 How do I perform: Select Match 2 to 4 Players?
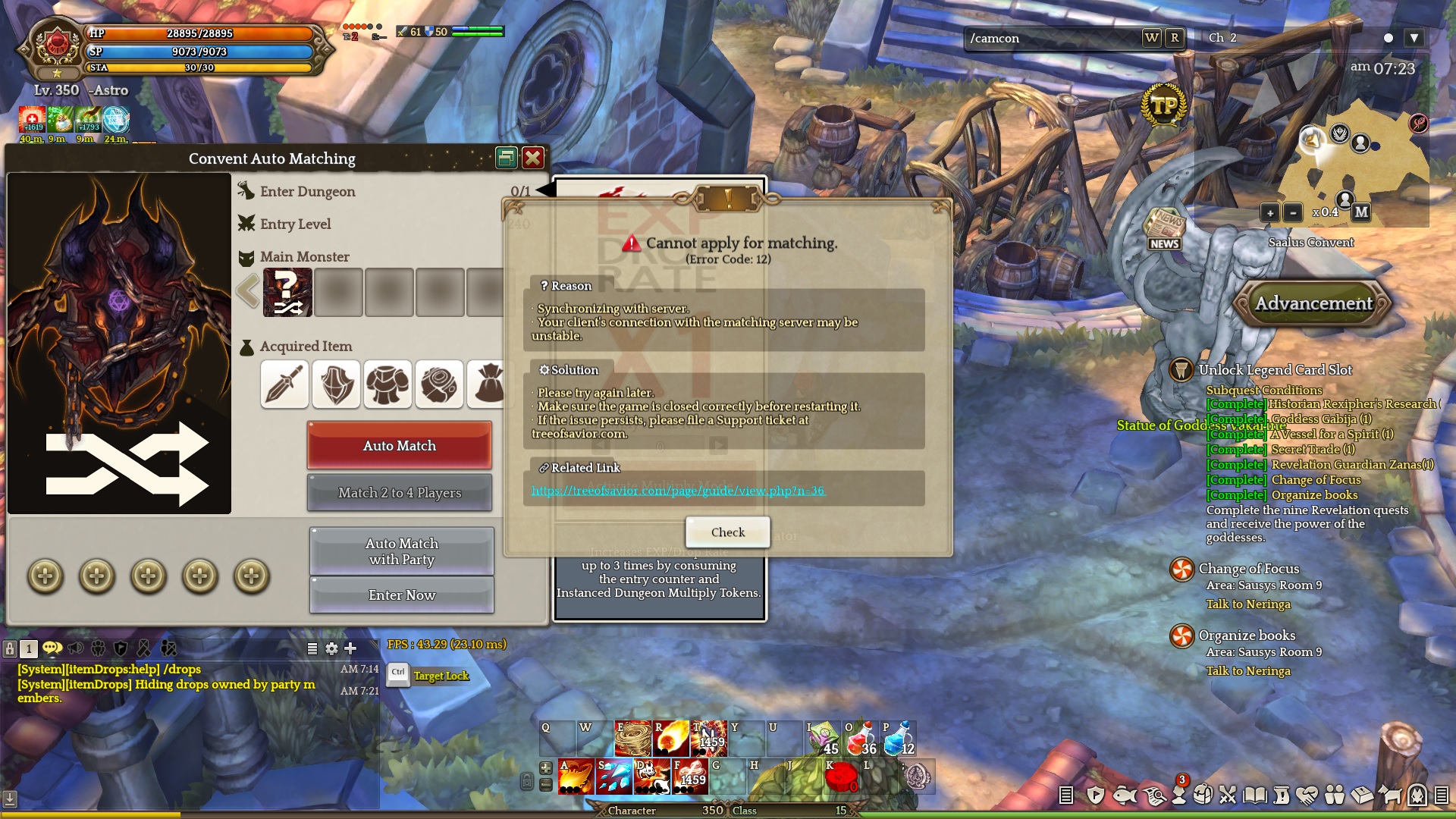pyautogui.click(x=399, y=493)
